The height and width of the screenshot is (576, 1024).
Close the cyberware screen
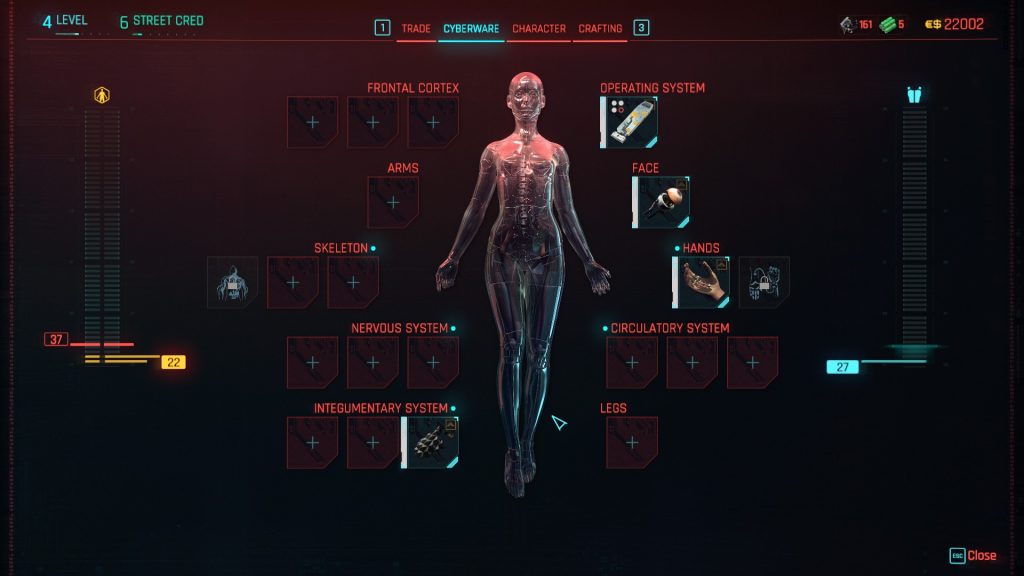coord(974,556)
